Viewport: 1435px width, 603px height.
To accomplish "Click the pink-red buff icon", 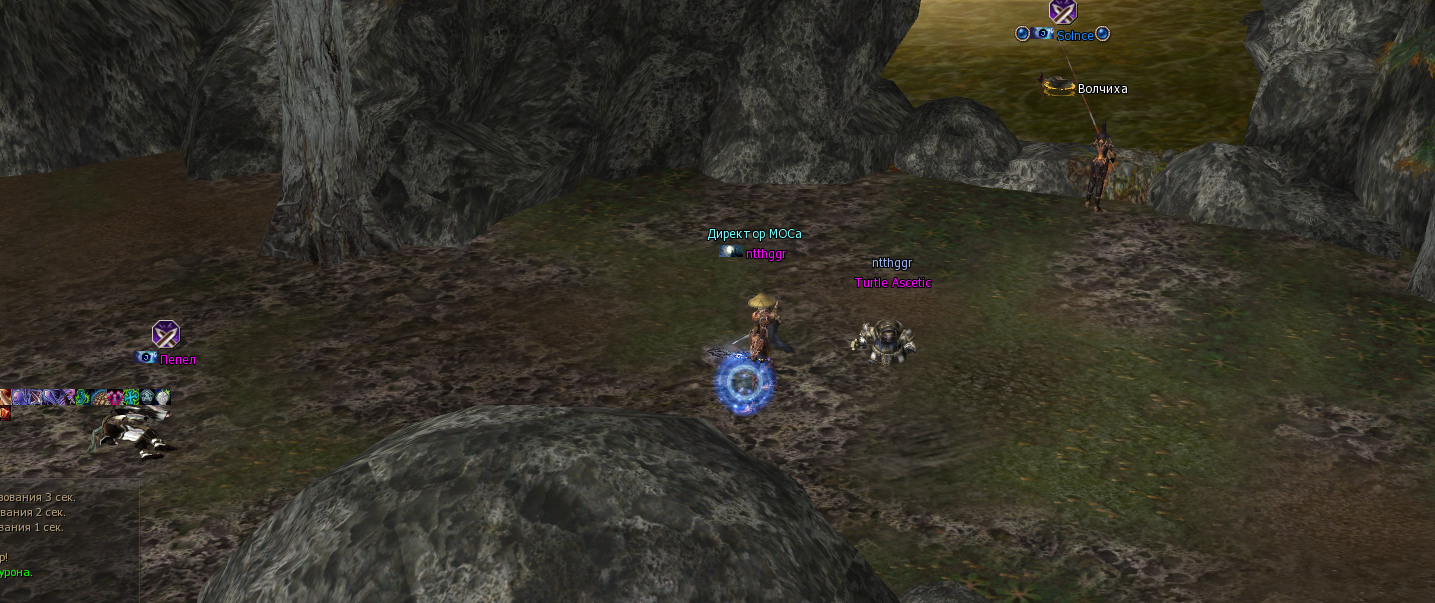I will click(x=115, y=397).
